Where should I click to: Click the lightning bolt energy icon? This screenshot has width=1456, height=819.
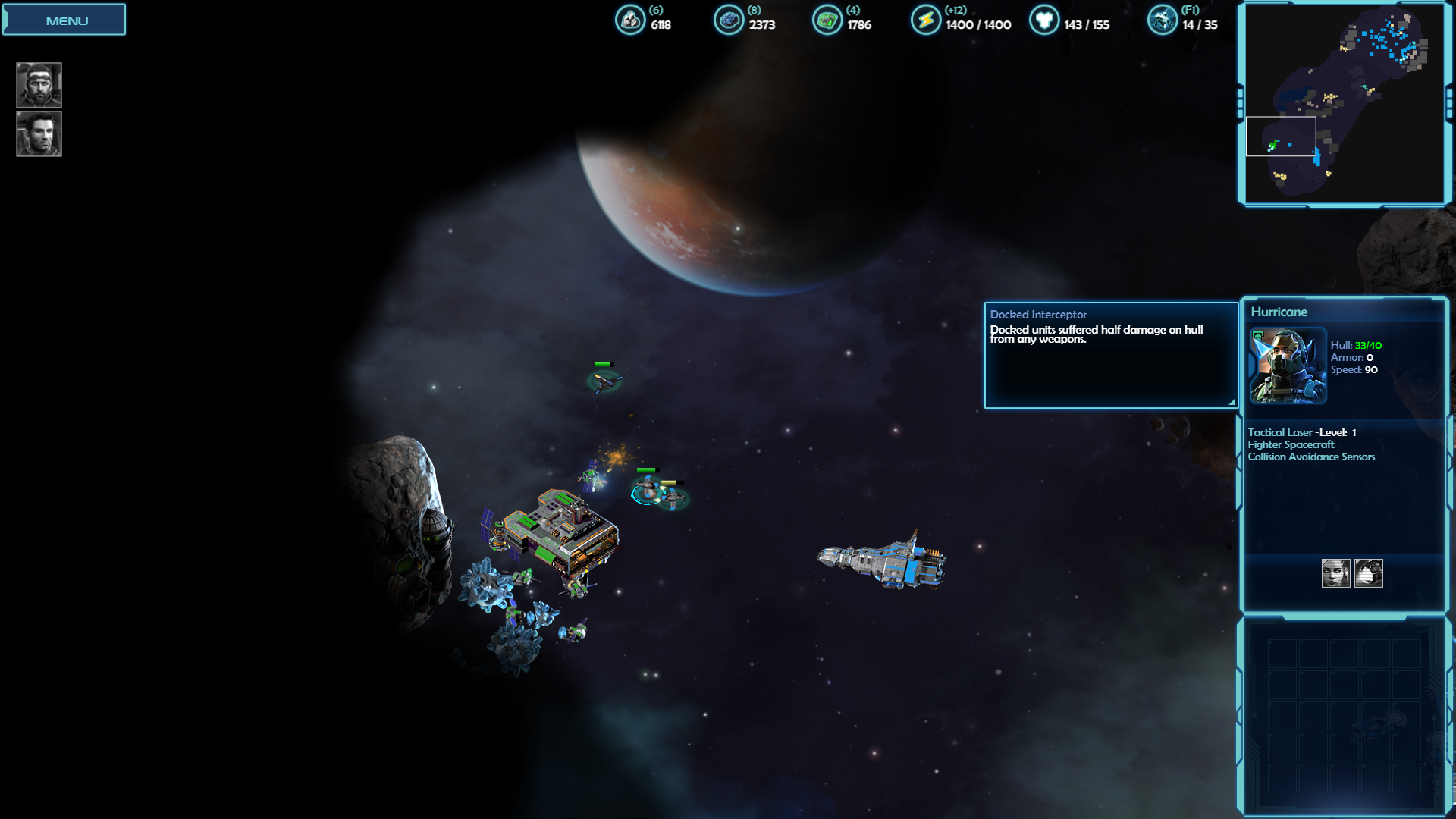click(x=925, y=20)
